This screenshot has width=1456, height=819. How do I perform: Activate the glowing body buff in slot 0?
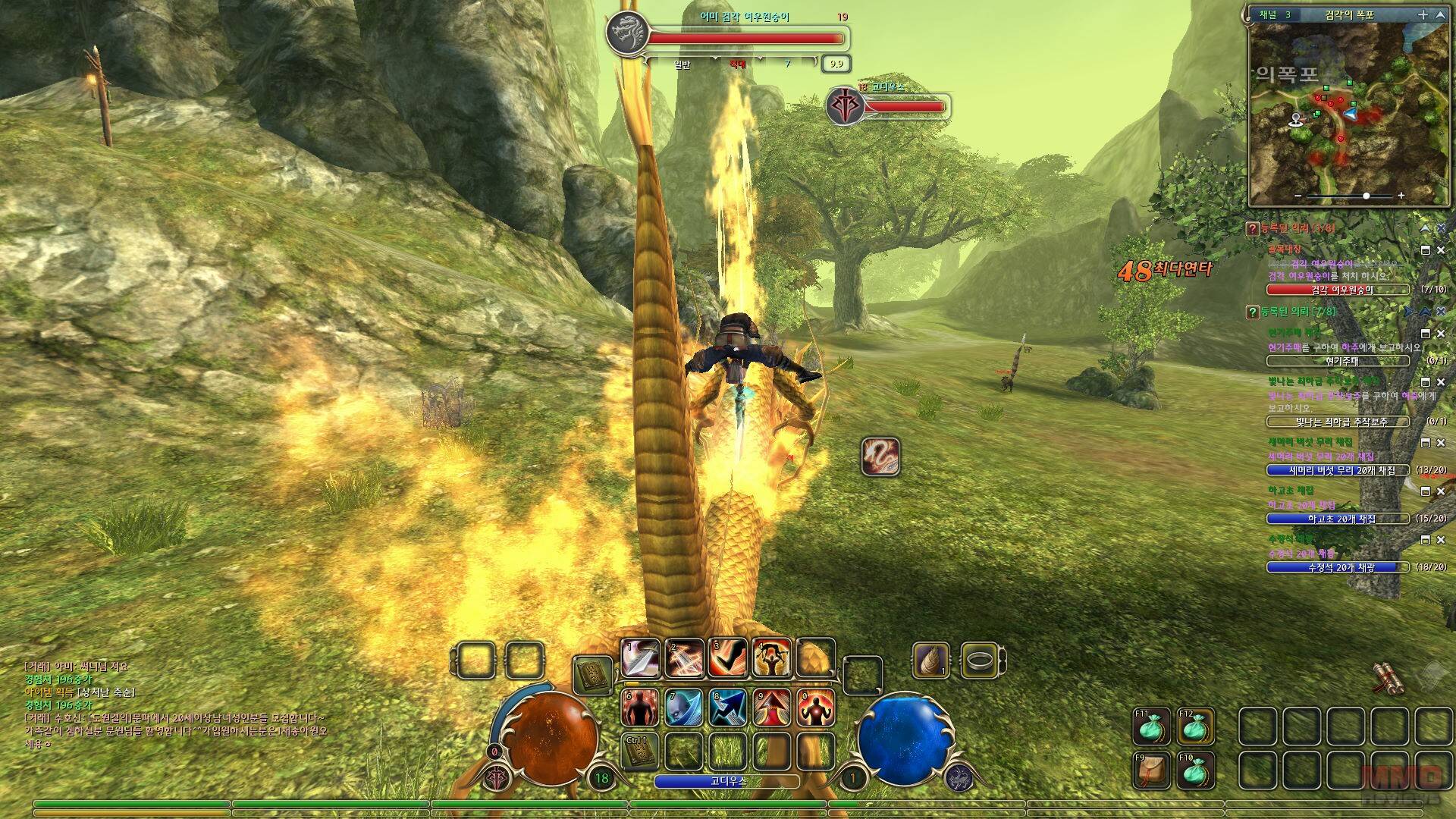coord(816,708)
